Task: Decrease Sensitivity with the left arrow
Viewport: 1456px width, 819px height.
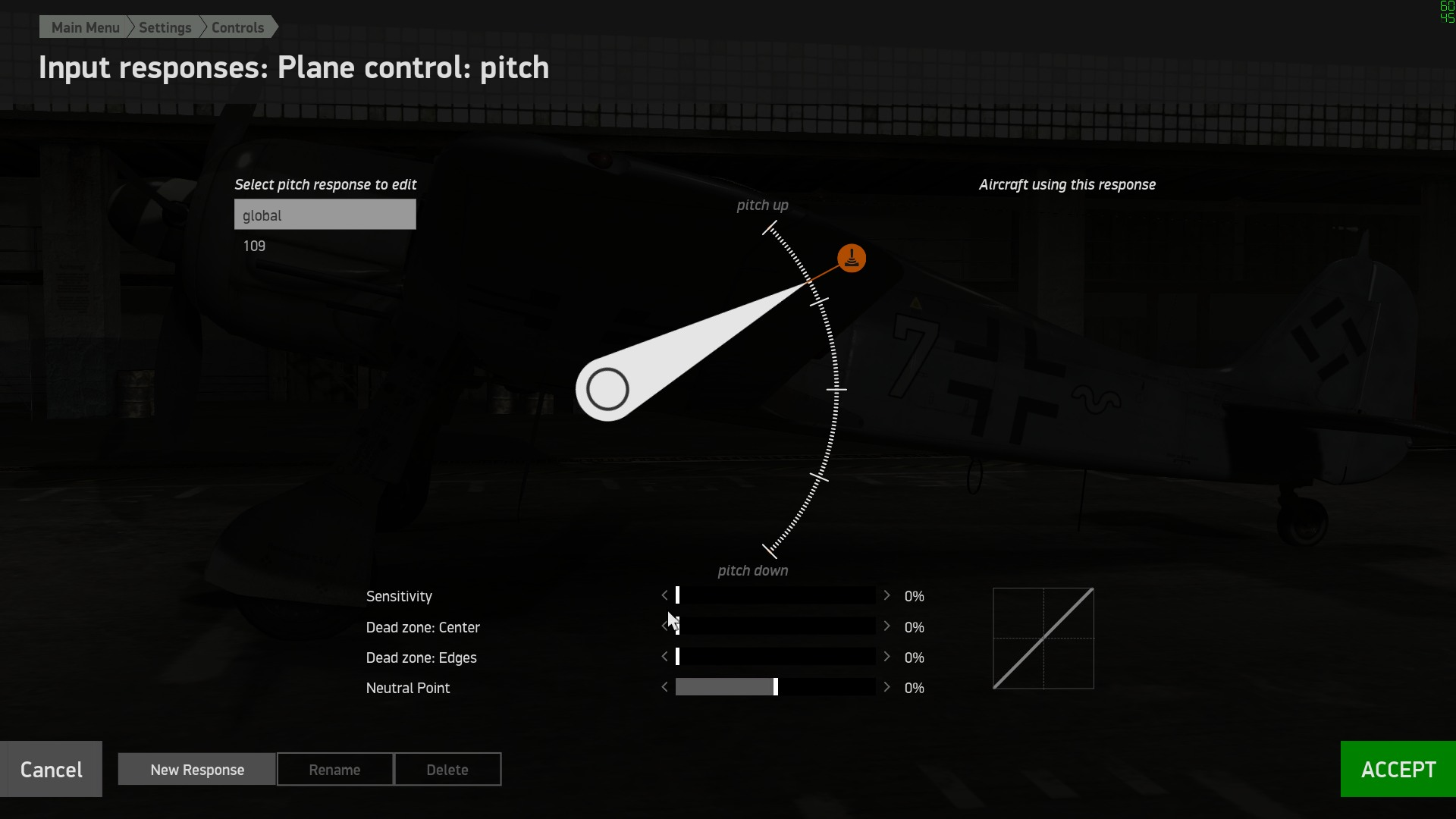Action: 665,596
